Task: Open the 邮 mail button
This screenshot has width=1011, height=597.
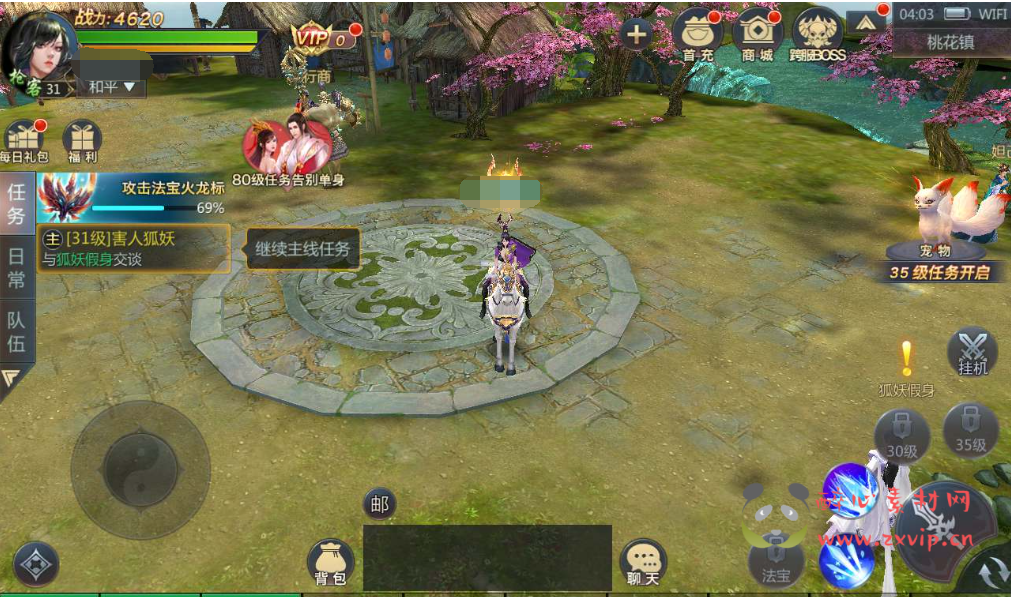Action: tap(379, 505)
